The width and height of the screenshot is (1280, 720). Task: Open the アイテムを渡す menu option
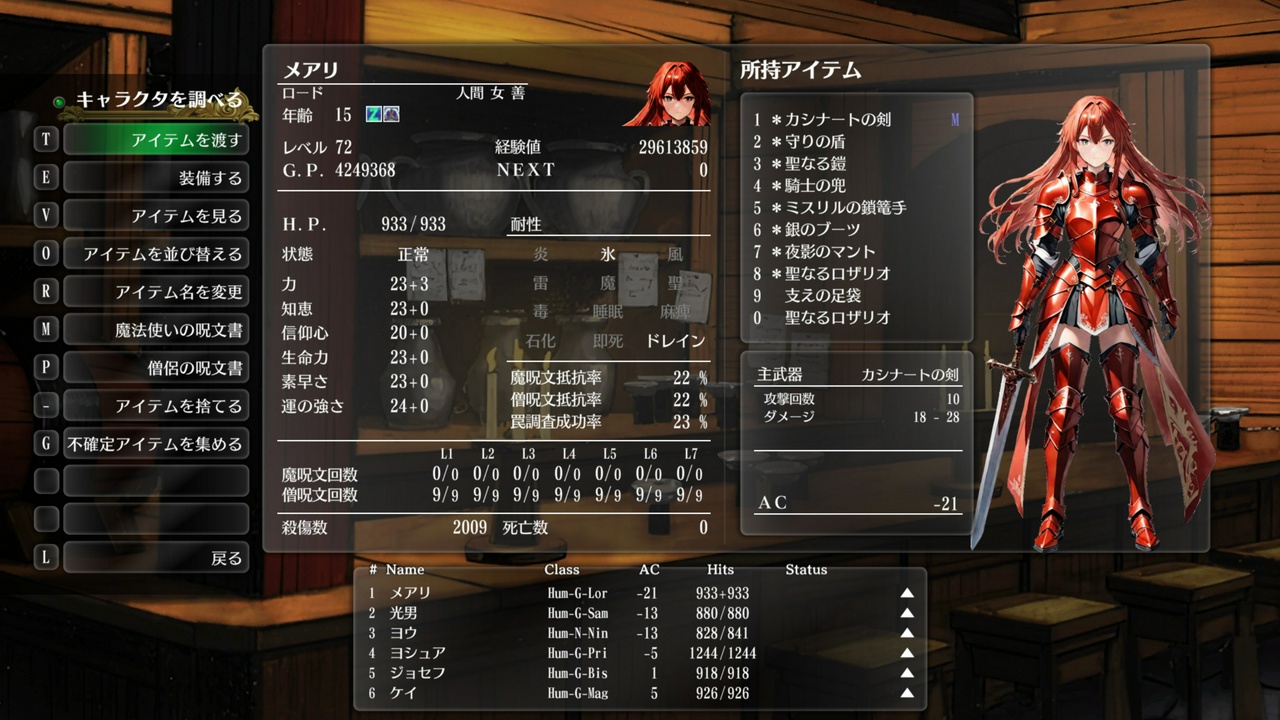pyautogui.click(x=156, y=137)
